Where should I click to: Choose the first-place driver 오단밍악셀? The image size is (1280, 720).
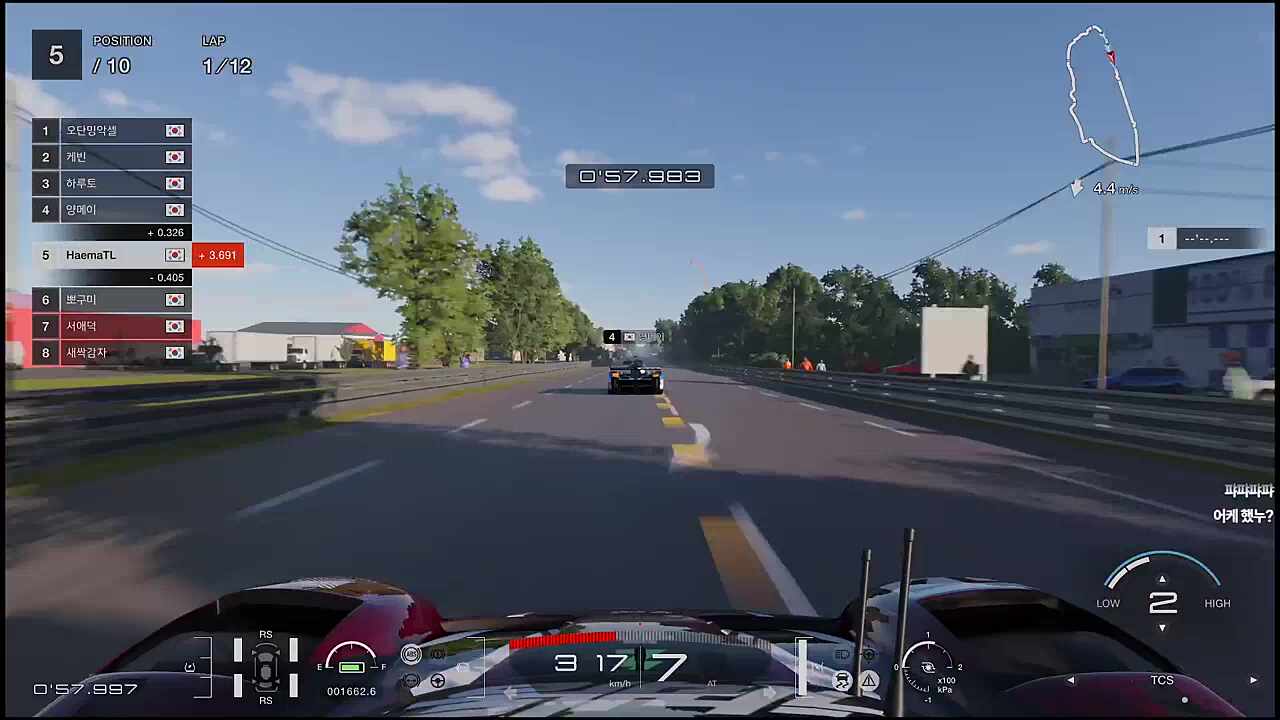[x=112, y=131]
